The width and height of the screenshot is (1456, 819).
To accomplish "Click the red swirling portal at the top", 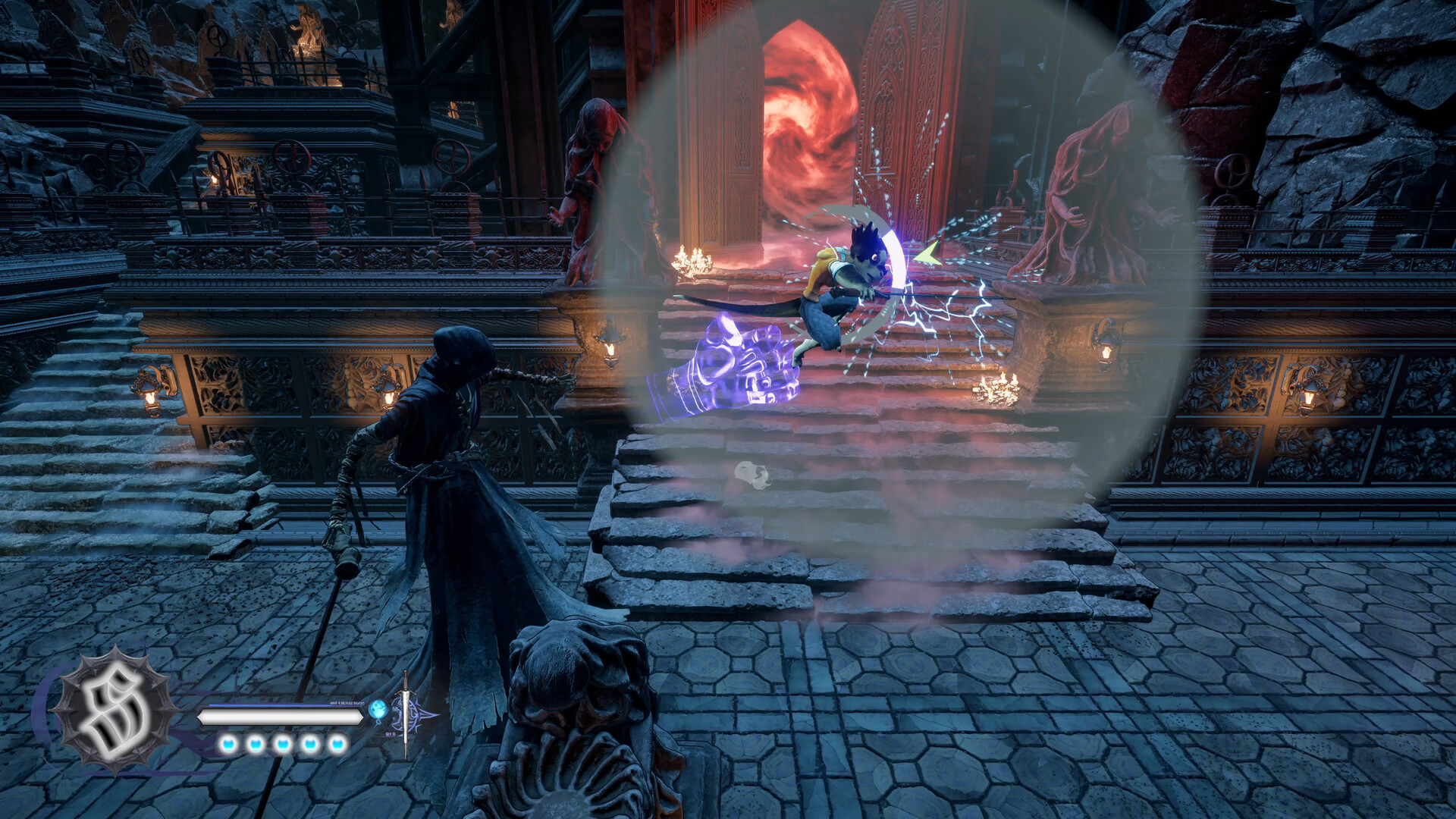I will click(x=804, y=106).
